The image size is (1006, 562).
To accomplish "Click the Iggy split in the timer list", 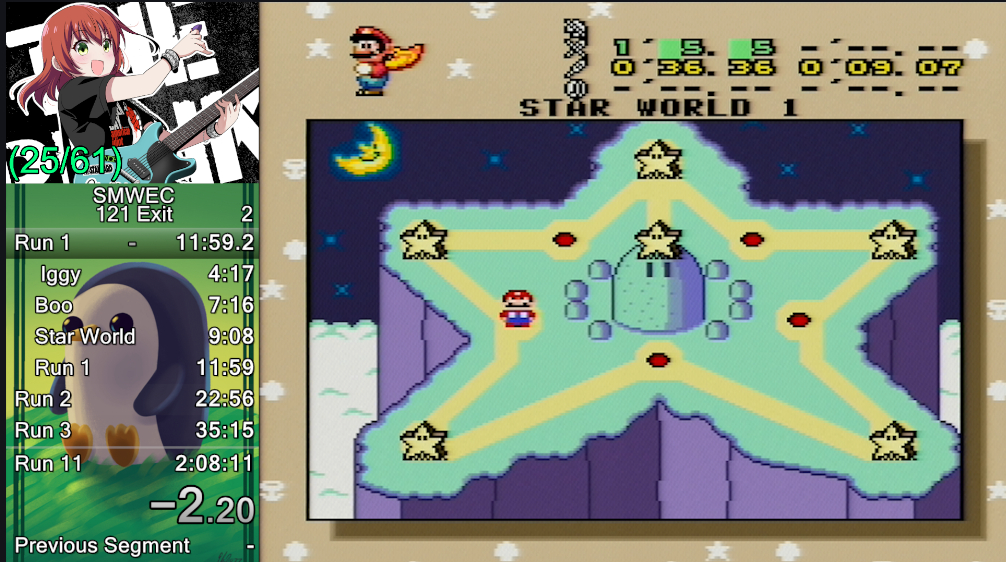I will [133, 274].
